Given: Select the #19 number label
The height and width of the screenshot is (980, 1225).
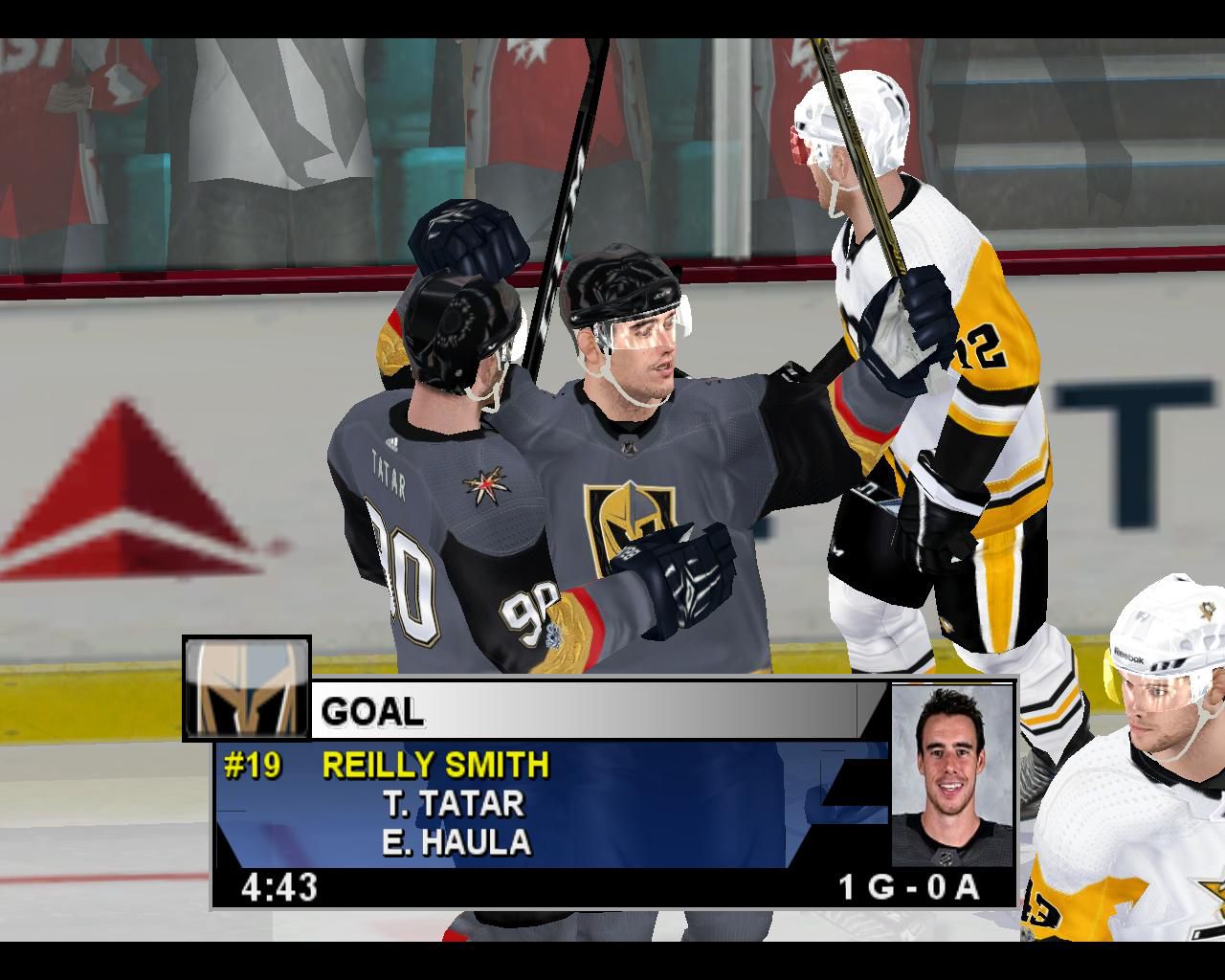Looking at the screenshot, I should tap(252, 765).
